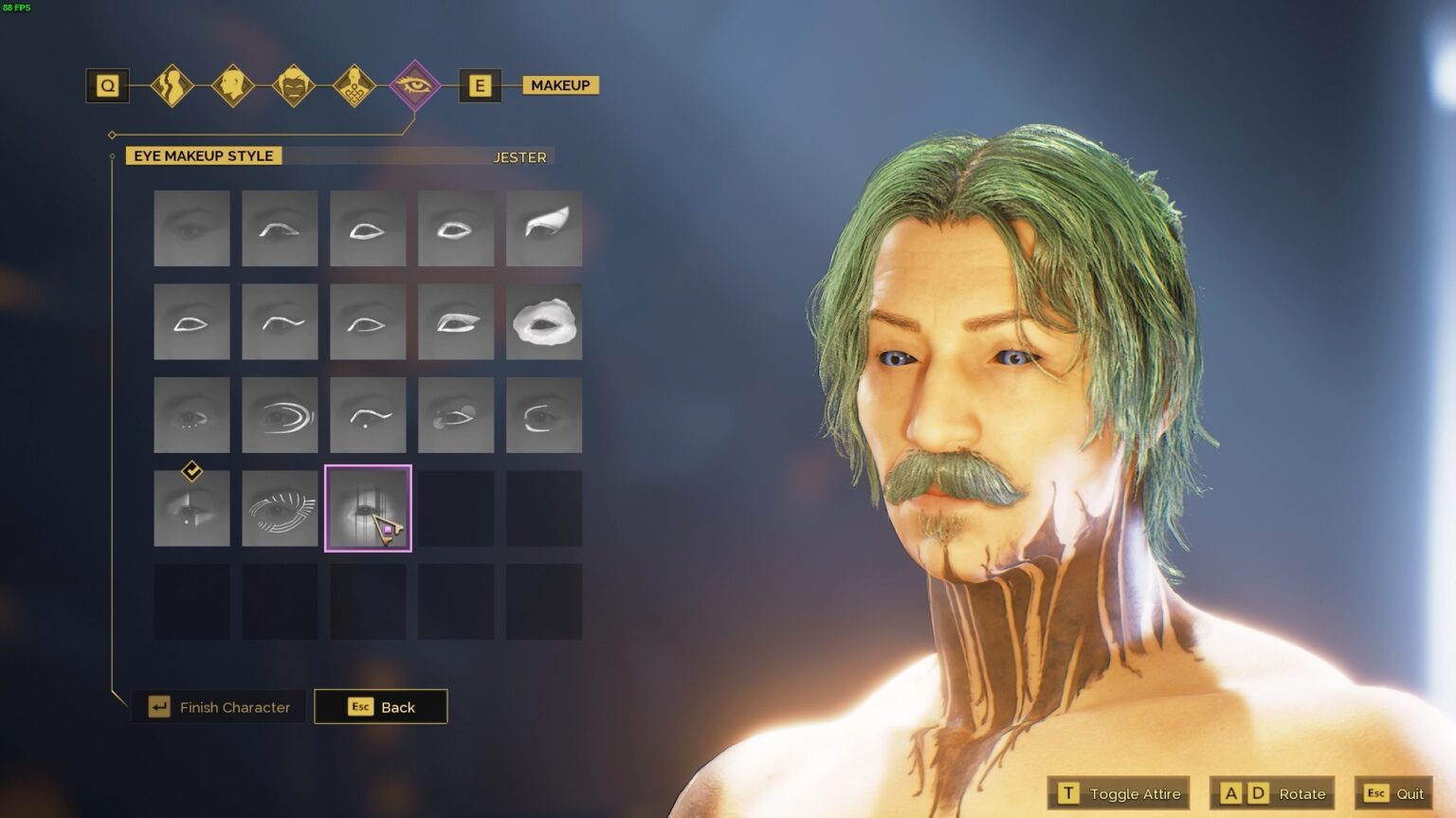Toggle Attire on the character preview
This screenshot has height=818, width=1456.
point(1119,793)
